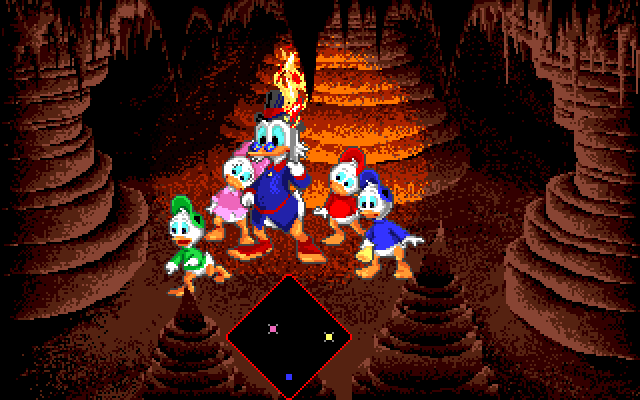This screenshot has height=400, width=640.
Task: Choose the yellow dot on the diamond map
Action: tap(329, 336)
